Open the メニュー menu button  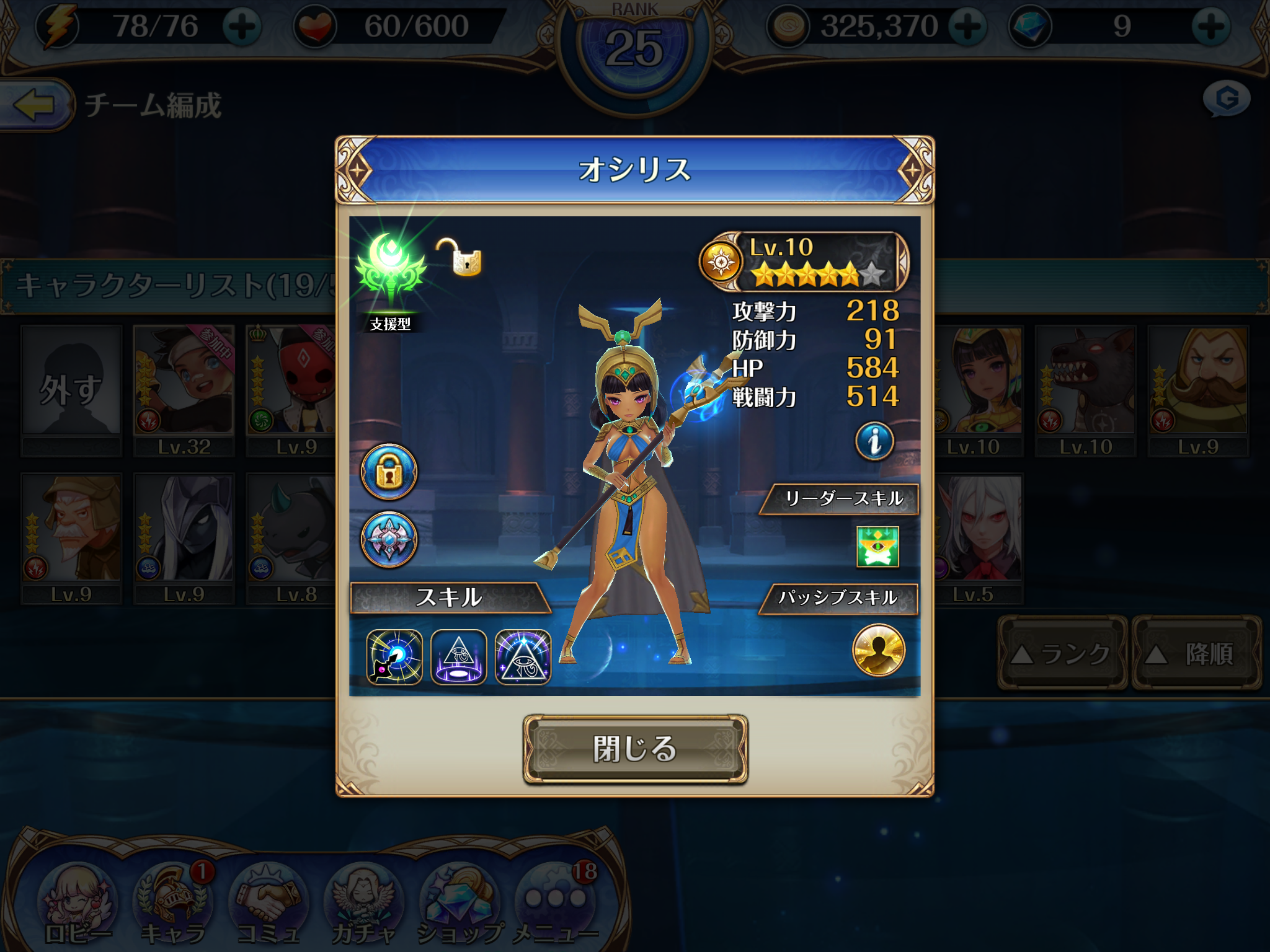556,905
